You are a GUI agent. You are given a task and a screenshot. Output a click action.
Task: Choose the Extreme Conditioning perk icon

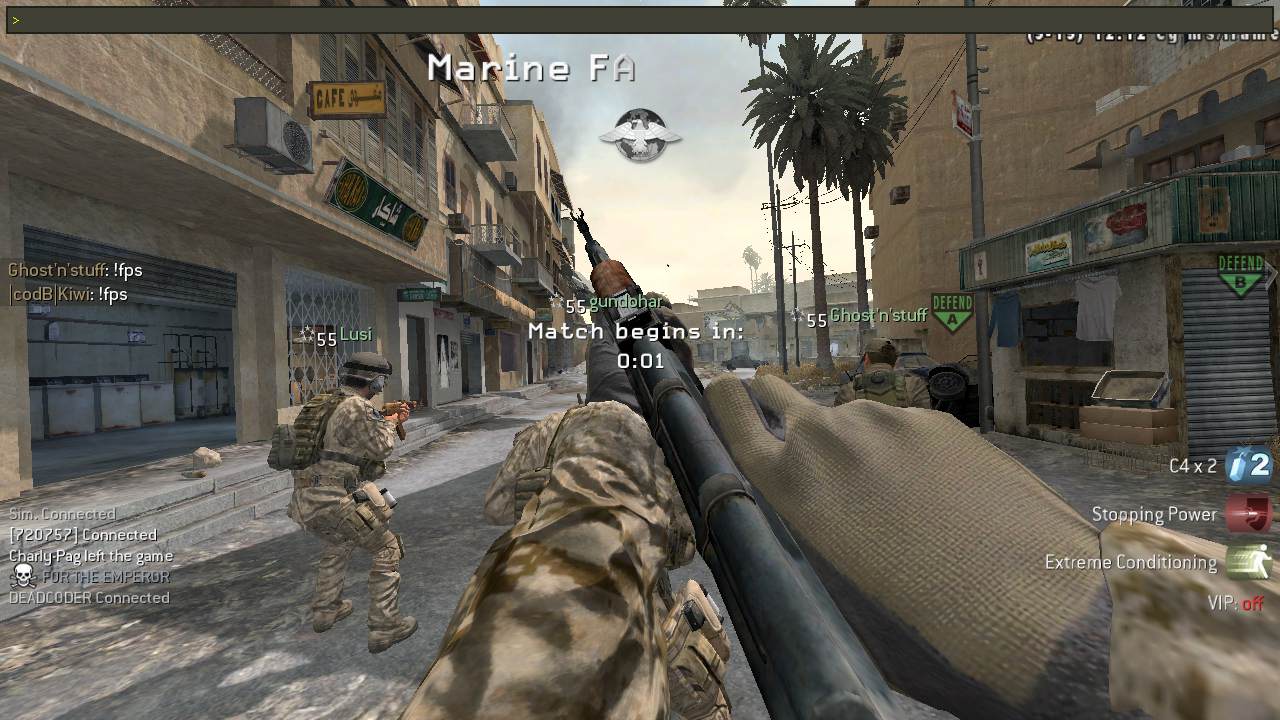[x=1248, y=562]
